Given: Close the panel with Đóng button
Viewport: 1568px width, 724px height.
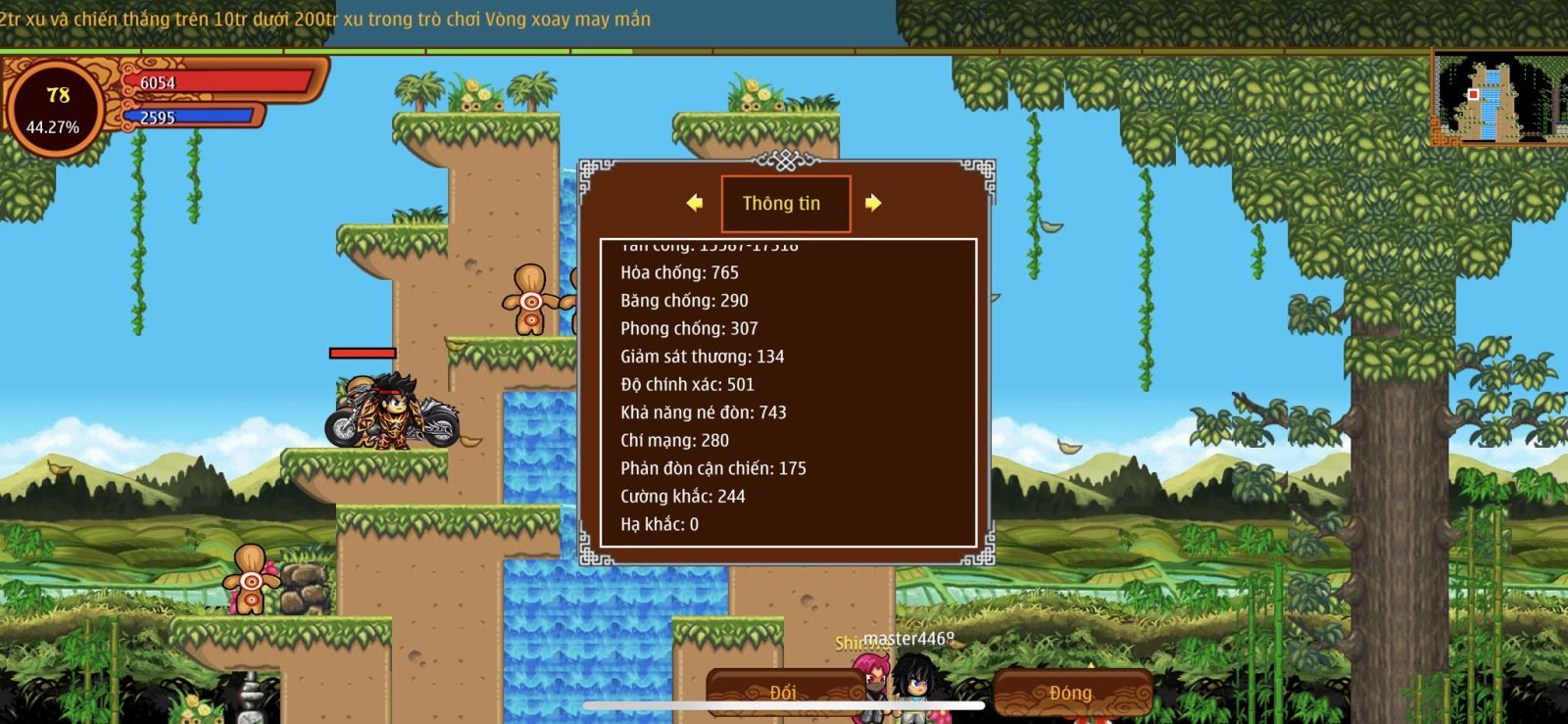Looking at the screenshot, I should (x=1071, y=693).
